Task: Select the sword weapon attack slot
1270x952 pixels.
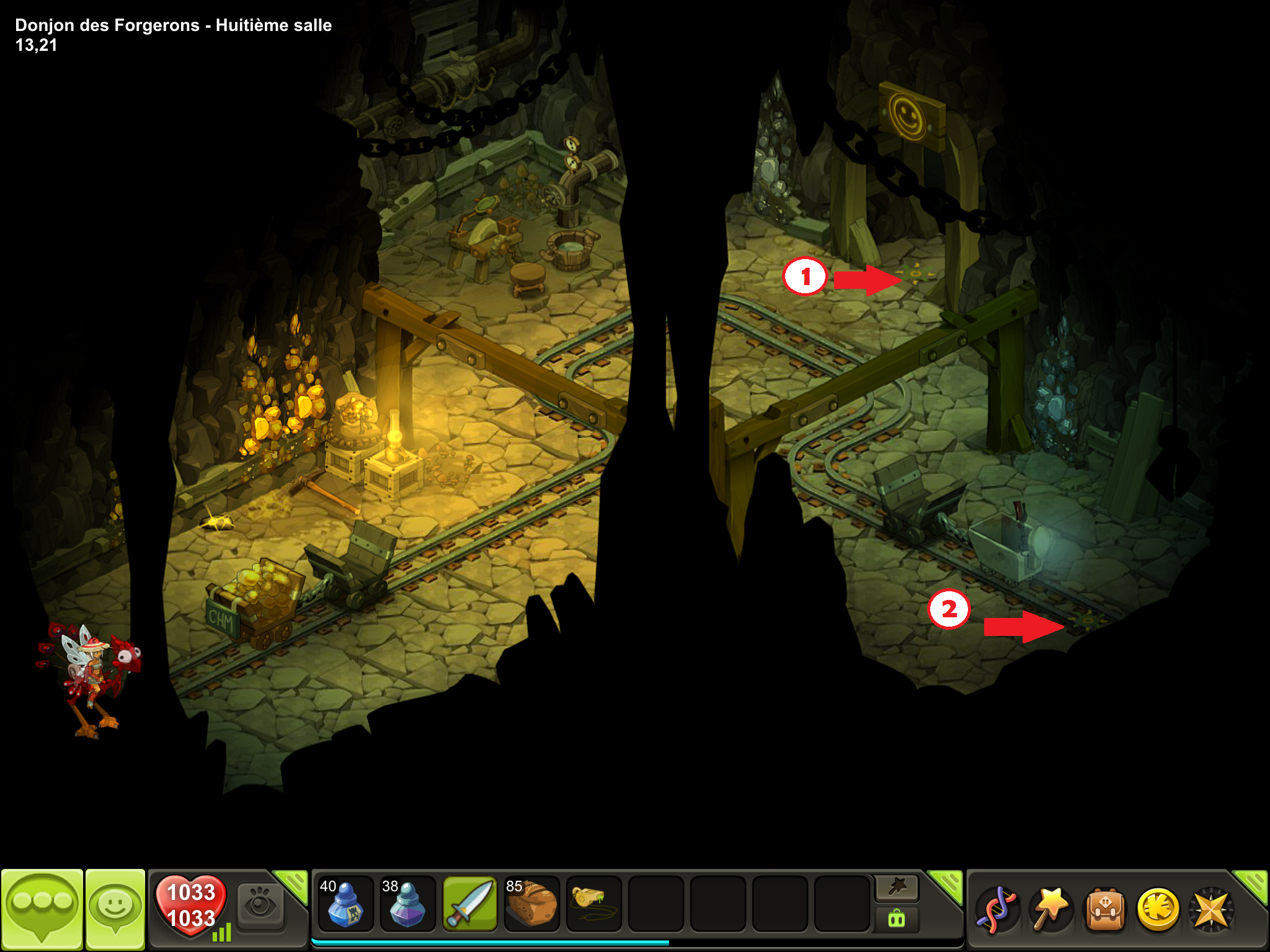Action: pos(470,904)
